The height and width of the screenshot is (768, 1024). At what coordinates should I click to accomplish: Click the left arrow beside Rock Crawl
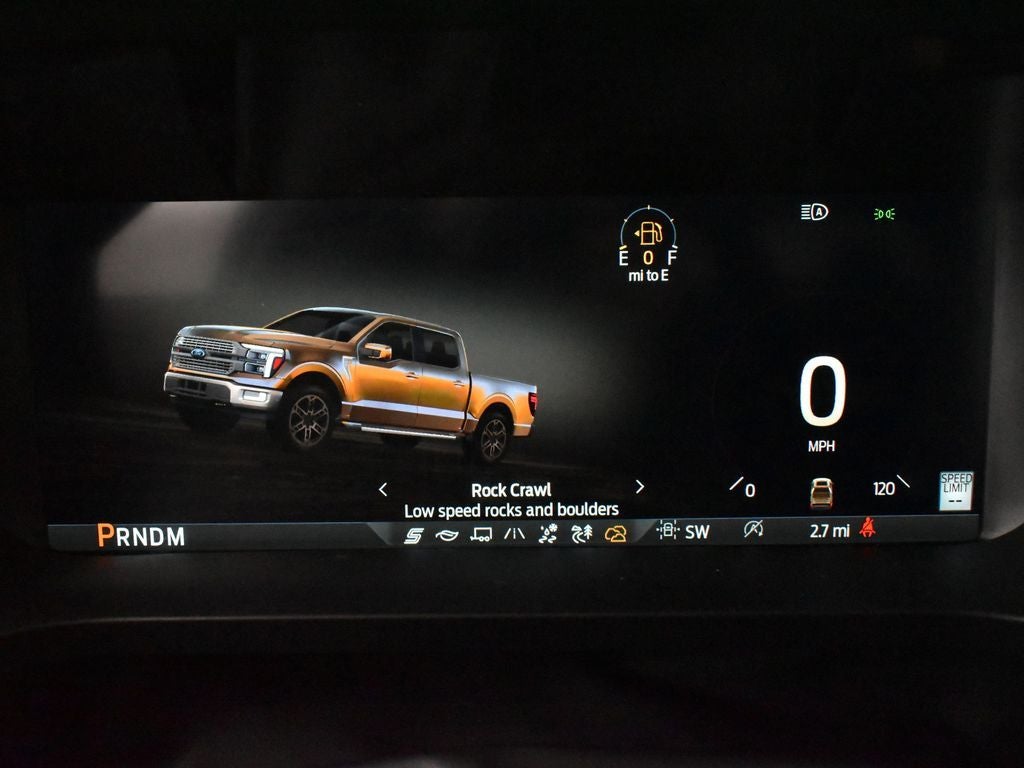pyautogui.click(x=383, y=489)
